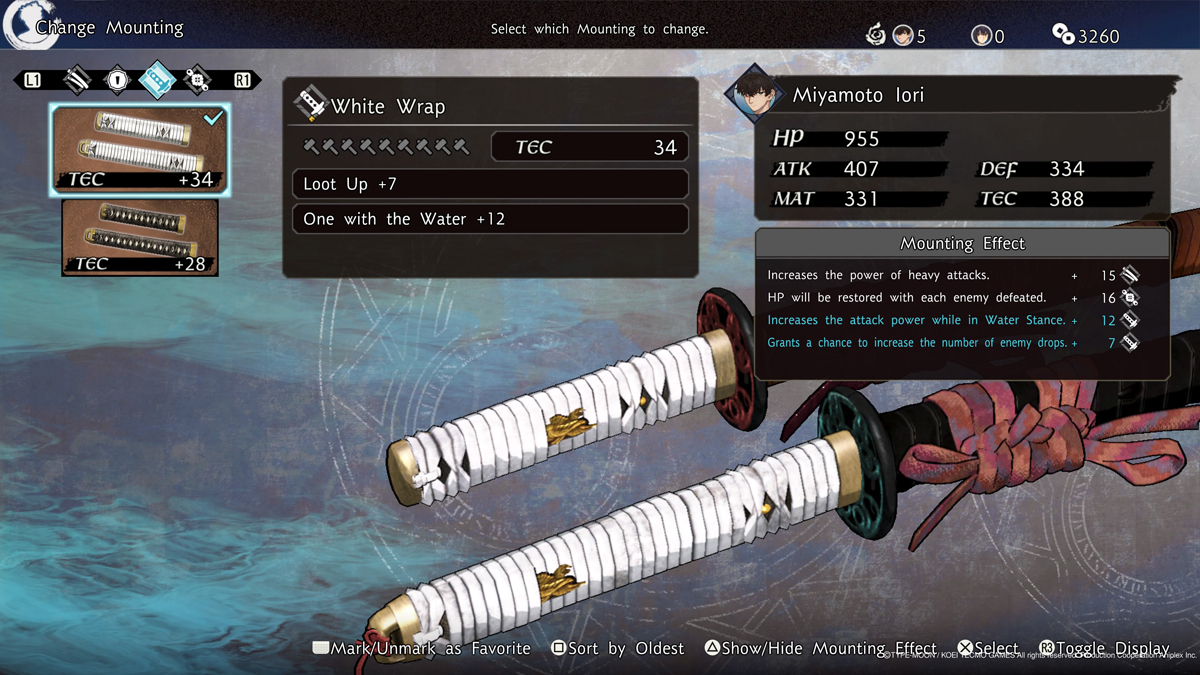Click the One with the Water +12 row
The image size is (1200, 675).
[490, 219]
